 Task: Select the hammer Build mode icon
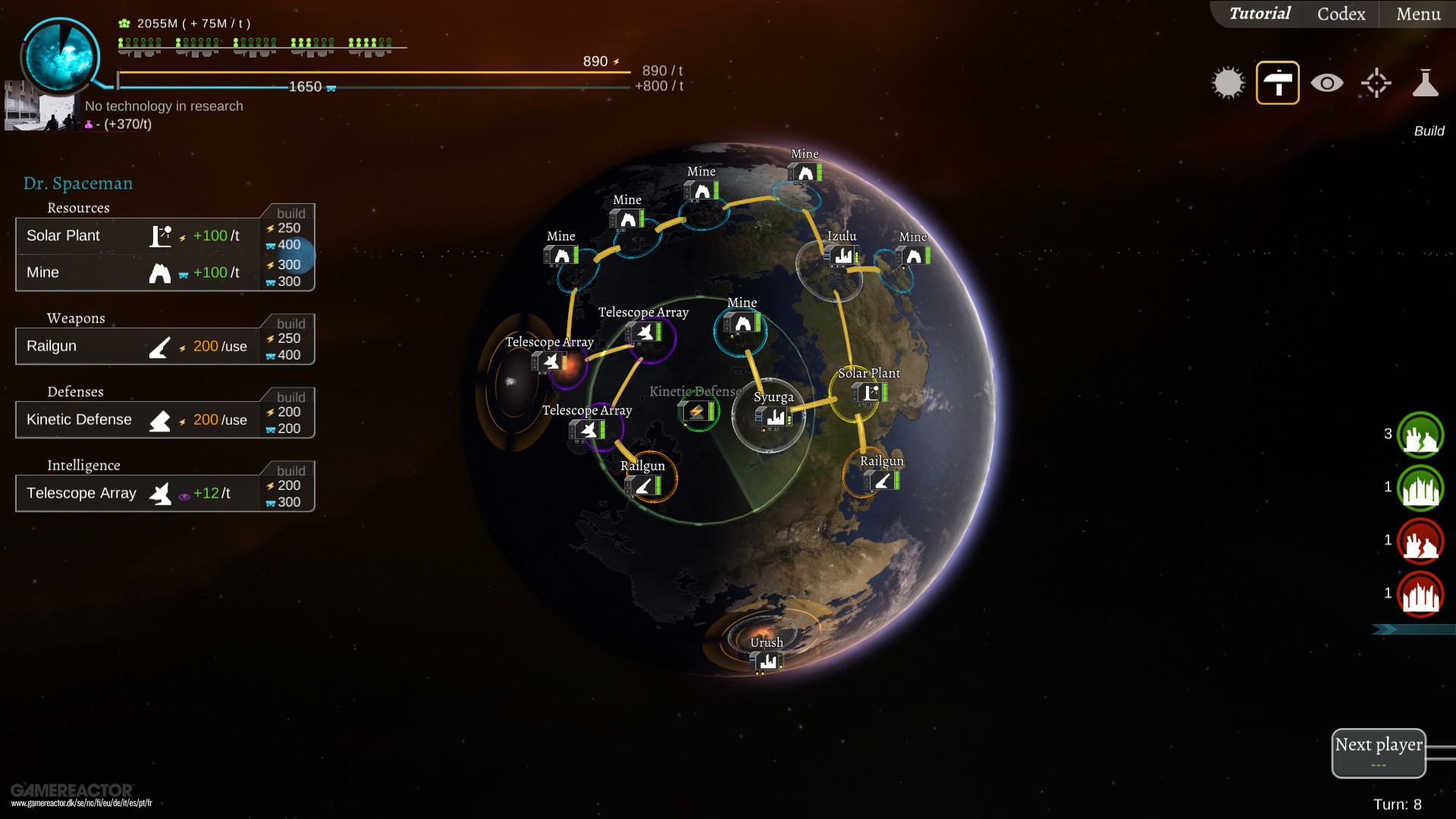1278,83
